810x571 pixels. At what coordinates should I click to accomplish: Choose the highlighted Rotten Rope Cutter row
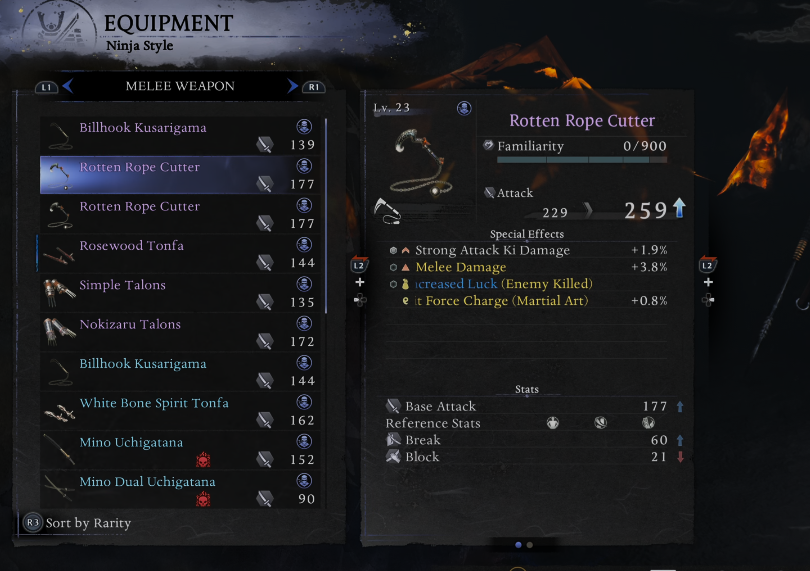click(180, 175)
